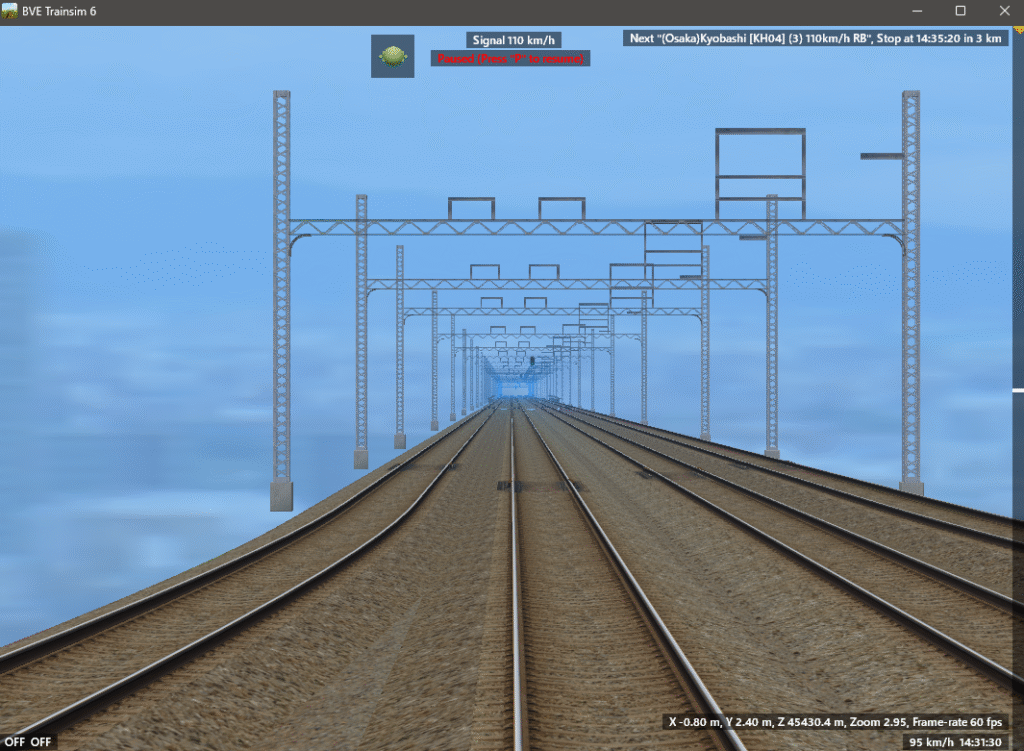Click the turtle icon at the top
The width and height of the screenshot is (1024, 751).
pos(392,56)
